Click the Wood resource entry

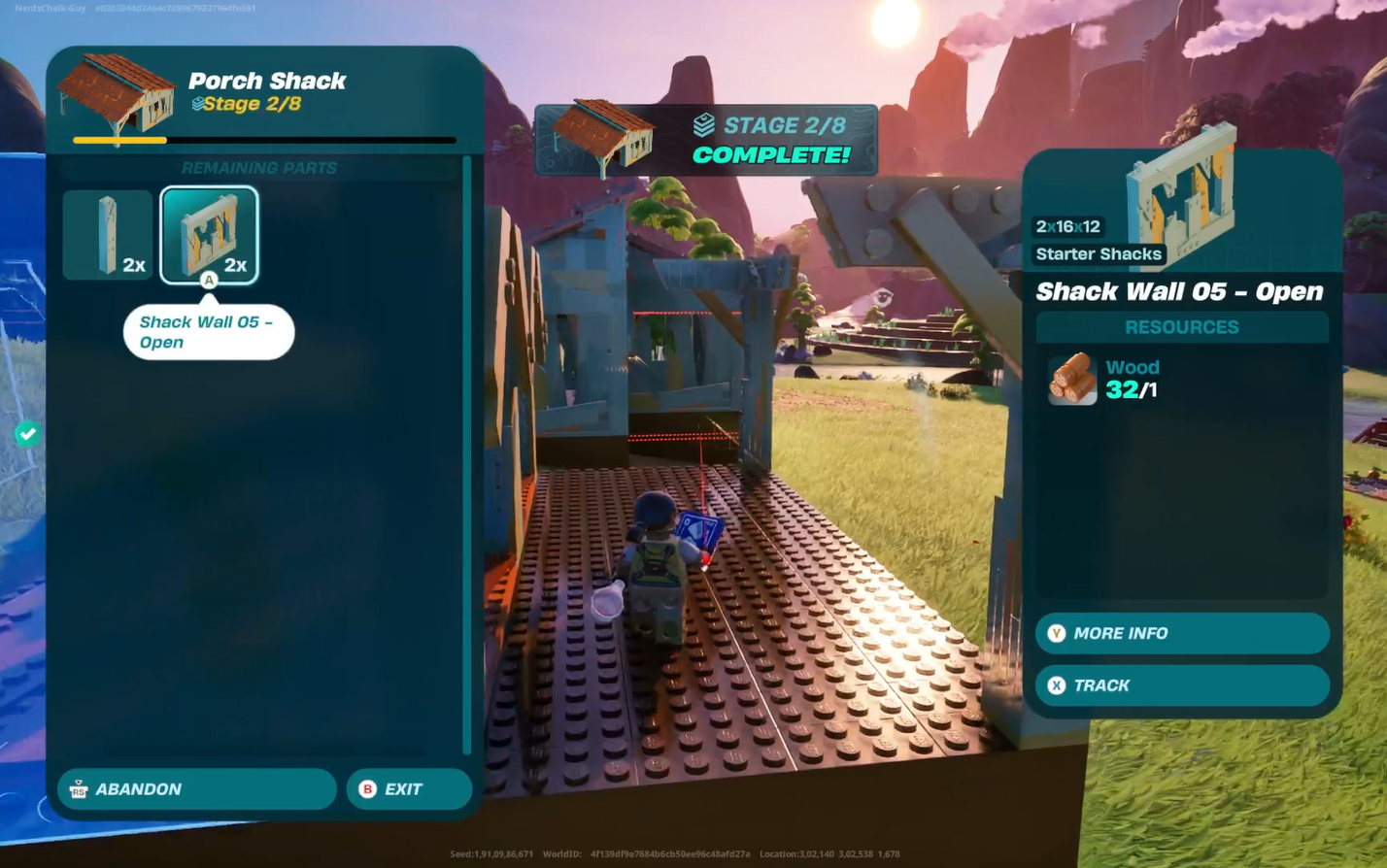1105,379
